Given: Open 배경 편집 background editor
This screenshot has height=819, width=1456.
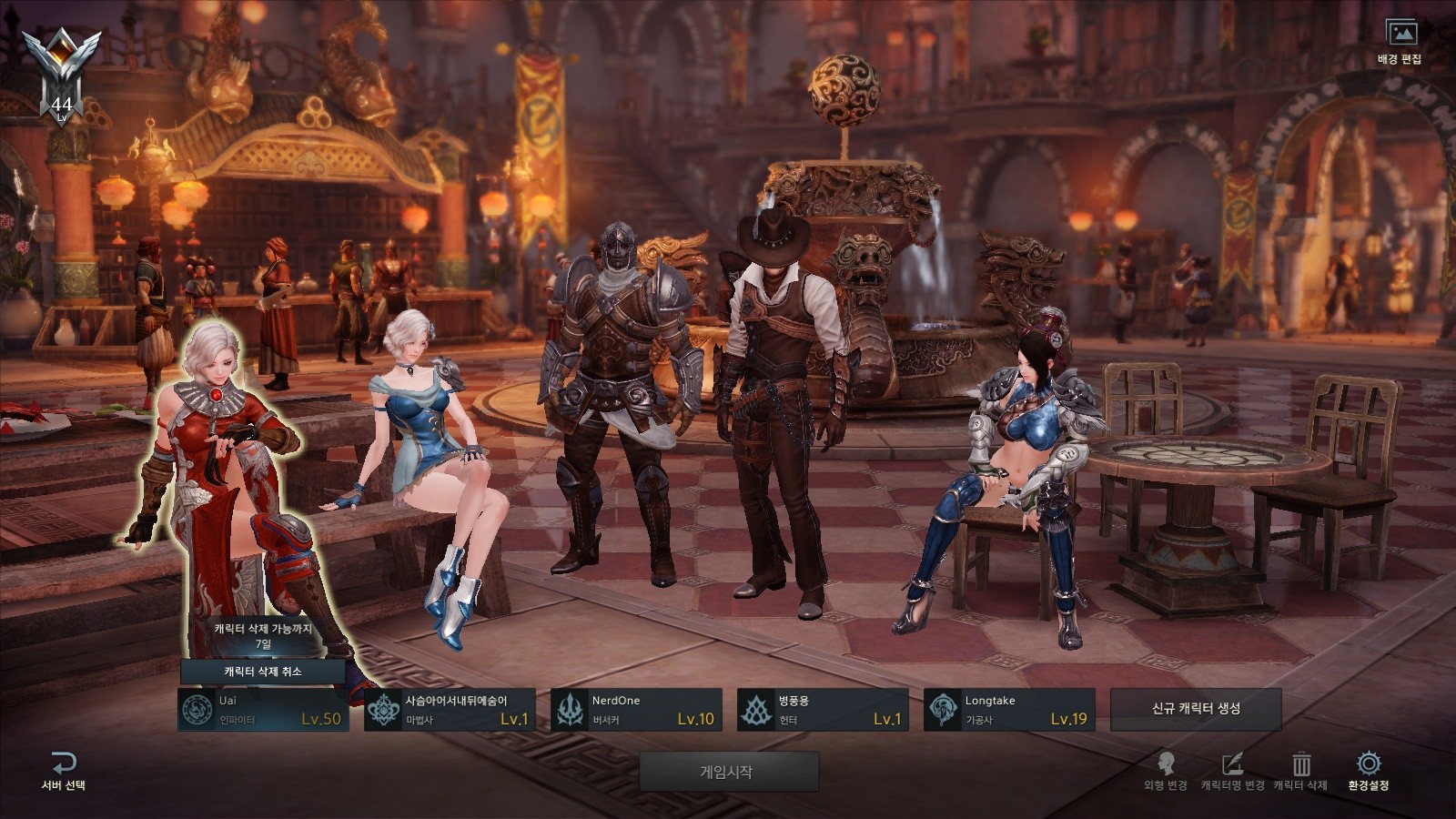Looking at the screenshot, I should tap(1400, 42).
